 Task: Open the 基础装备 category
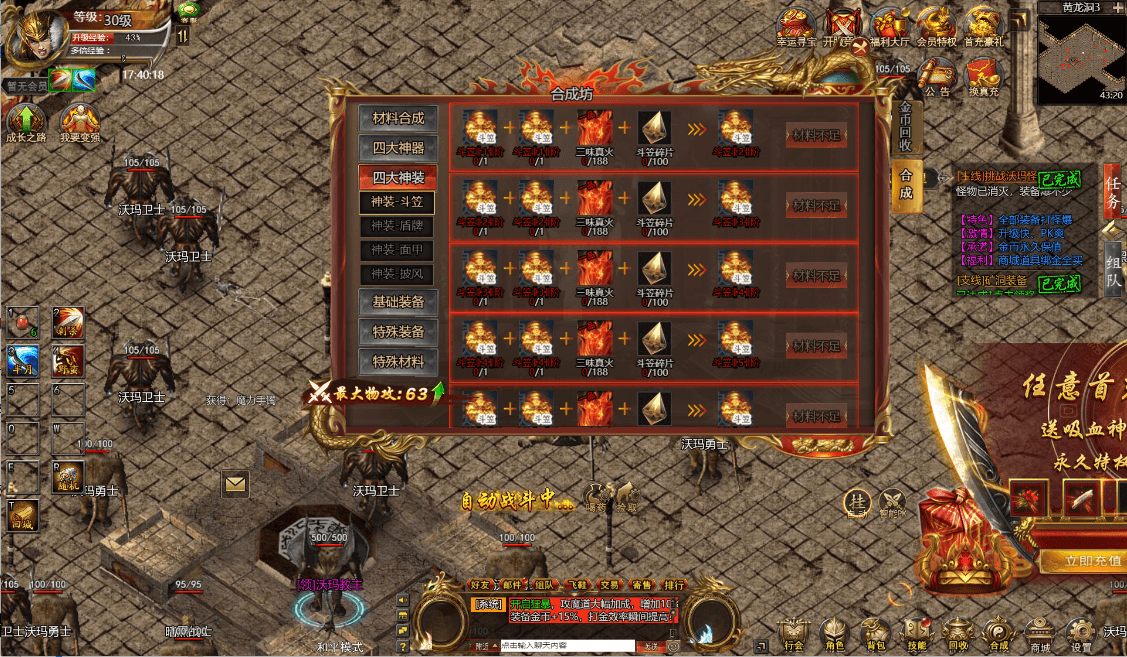click(398, 302)
